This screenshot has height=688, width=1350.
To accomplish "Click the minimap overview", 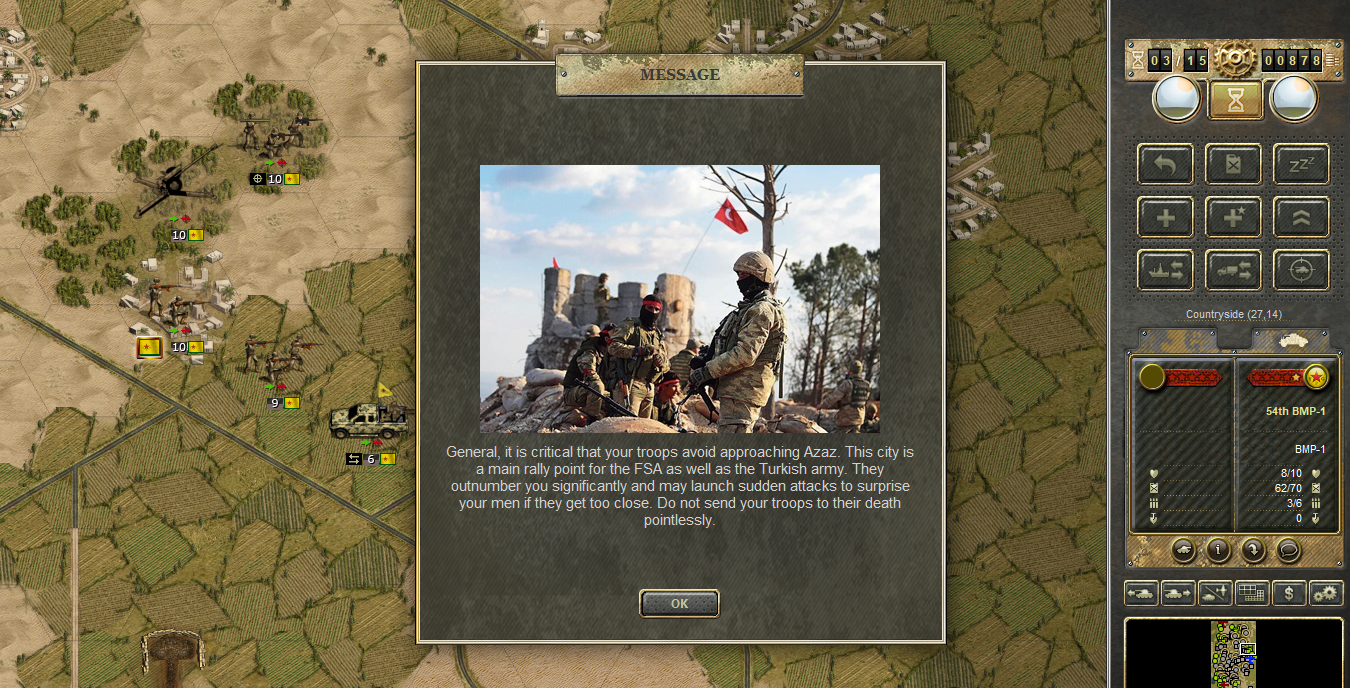I will 1233,653.
